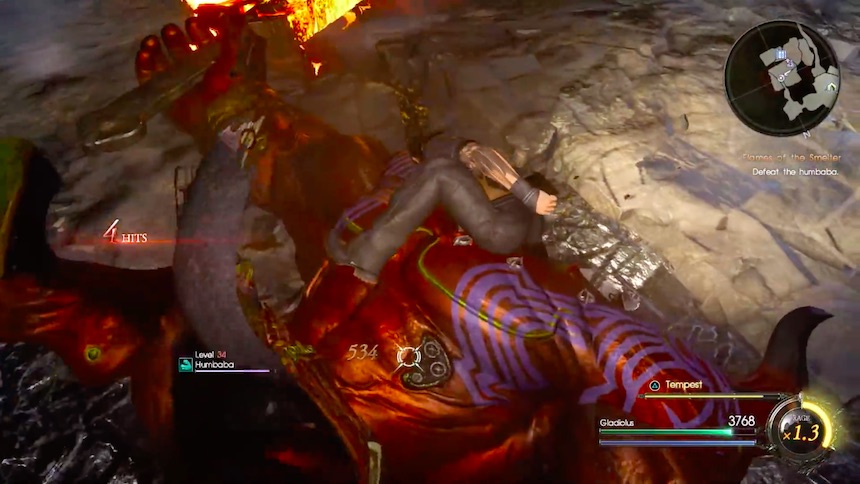Open the circular minimap

782,78
